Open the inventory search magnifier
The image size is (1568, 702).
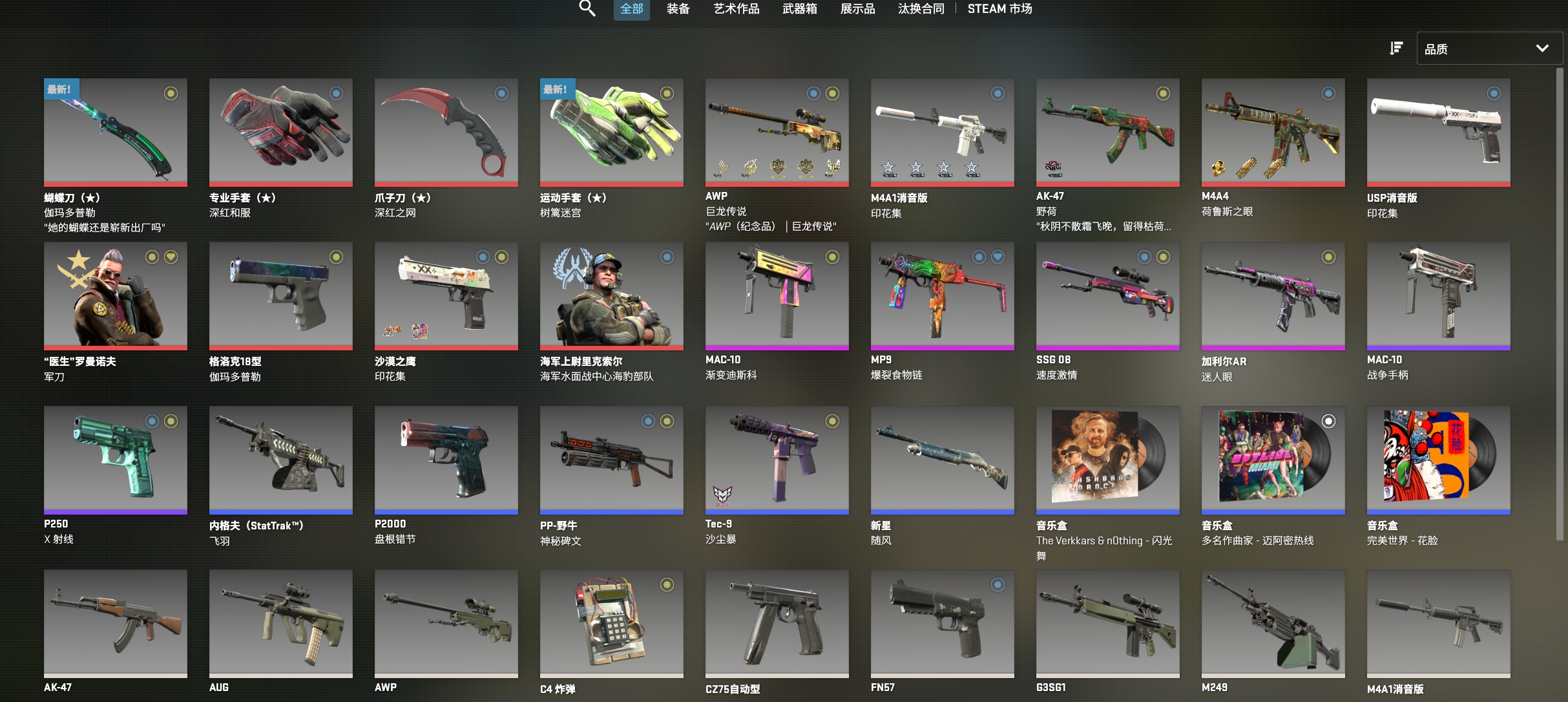point(587,8)
